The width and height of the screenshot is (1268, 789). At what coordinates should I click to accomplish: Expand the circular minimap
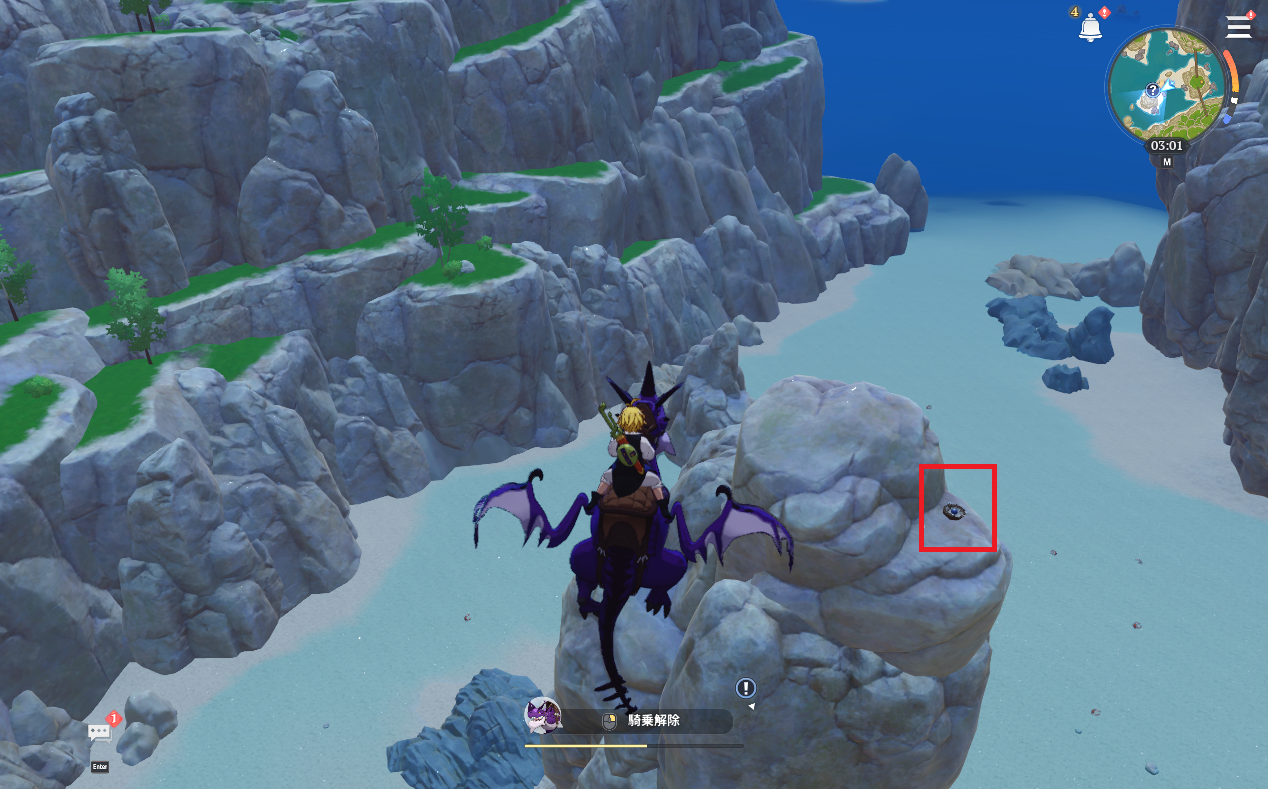click(1166, 85)
